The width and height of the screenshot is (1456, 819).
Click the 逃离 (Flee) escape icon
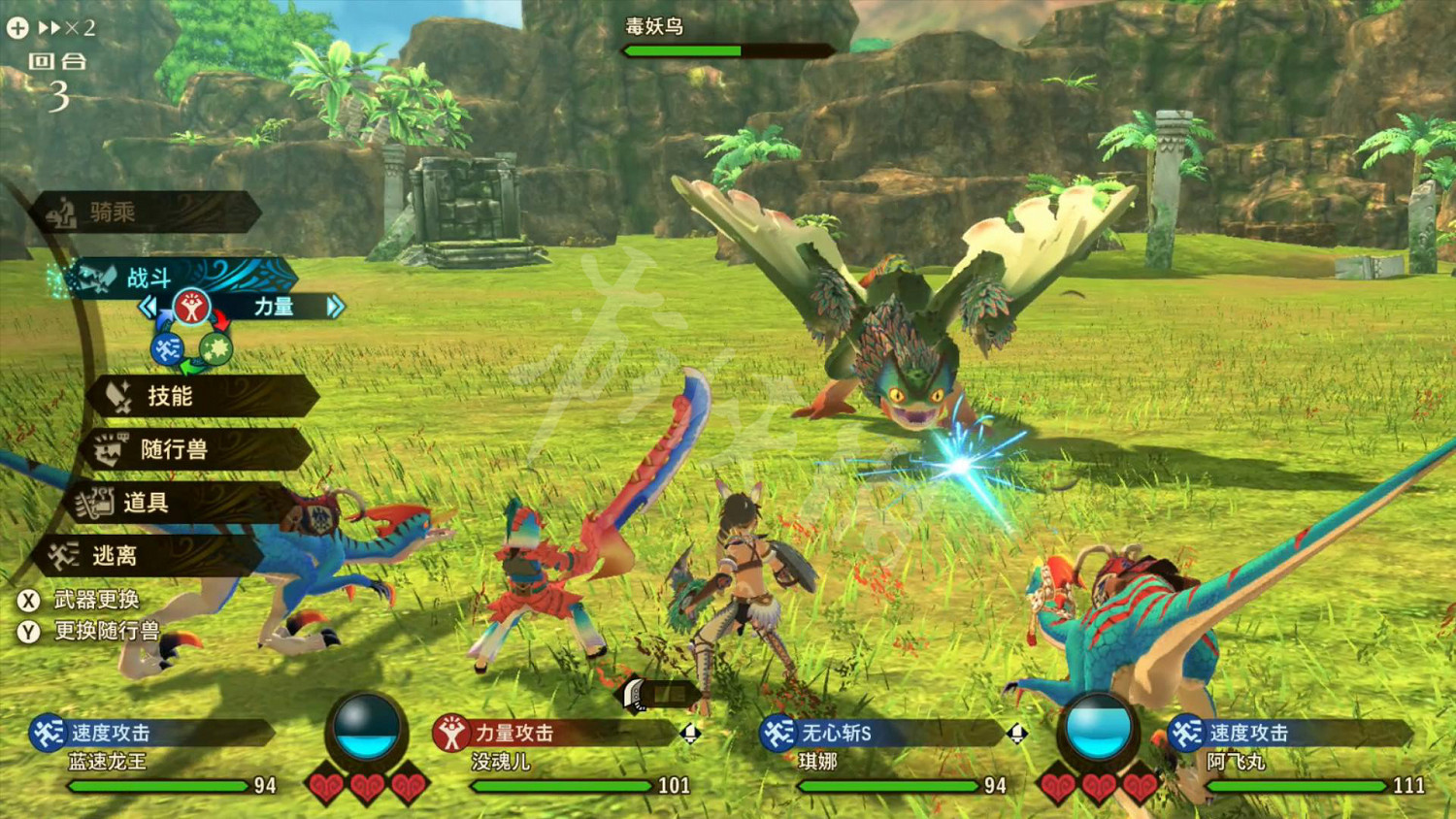tap(63, 555)
